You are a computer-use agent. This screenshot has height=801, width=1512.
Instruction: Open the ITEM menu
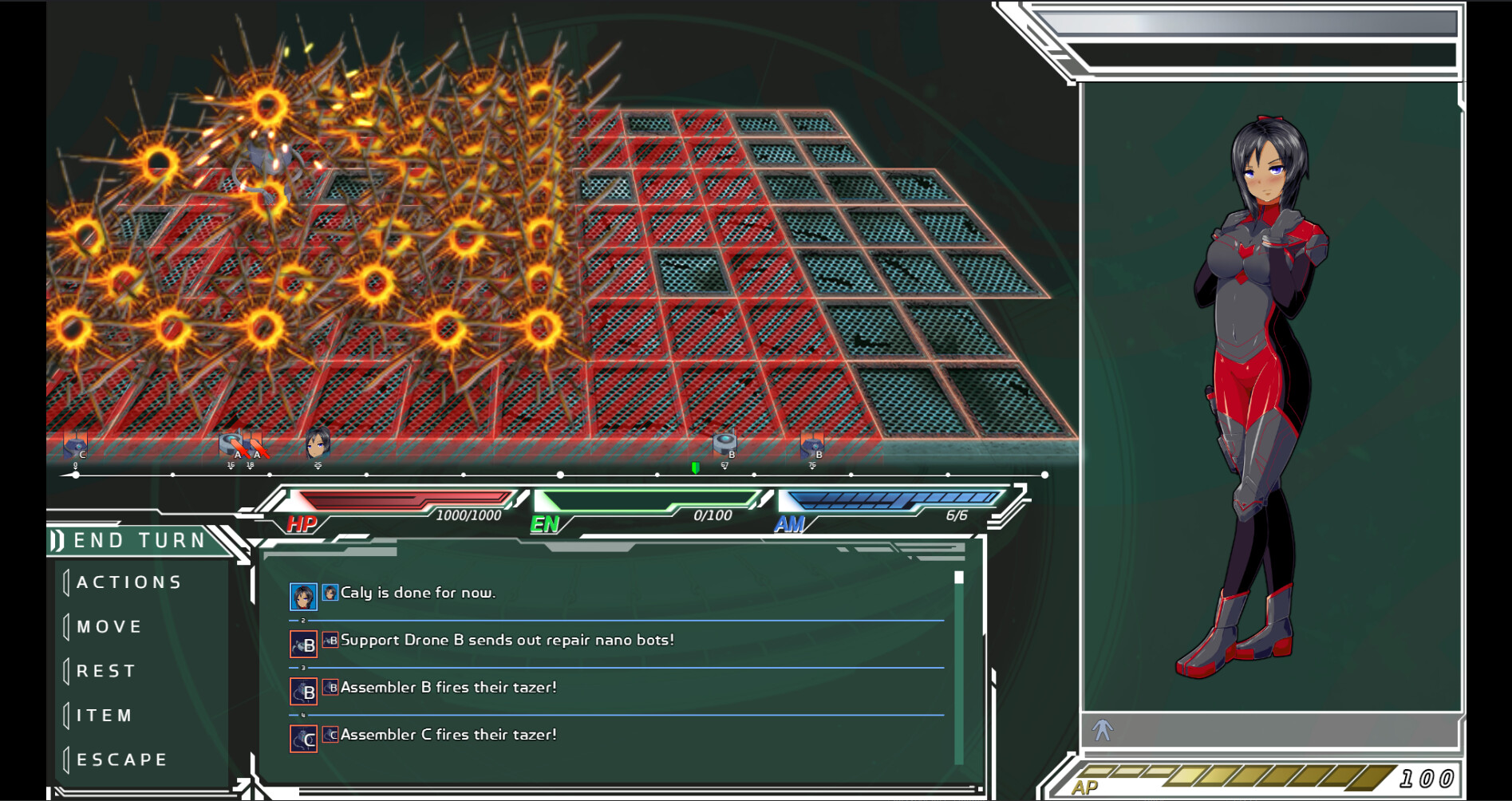point(104,715)
